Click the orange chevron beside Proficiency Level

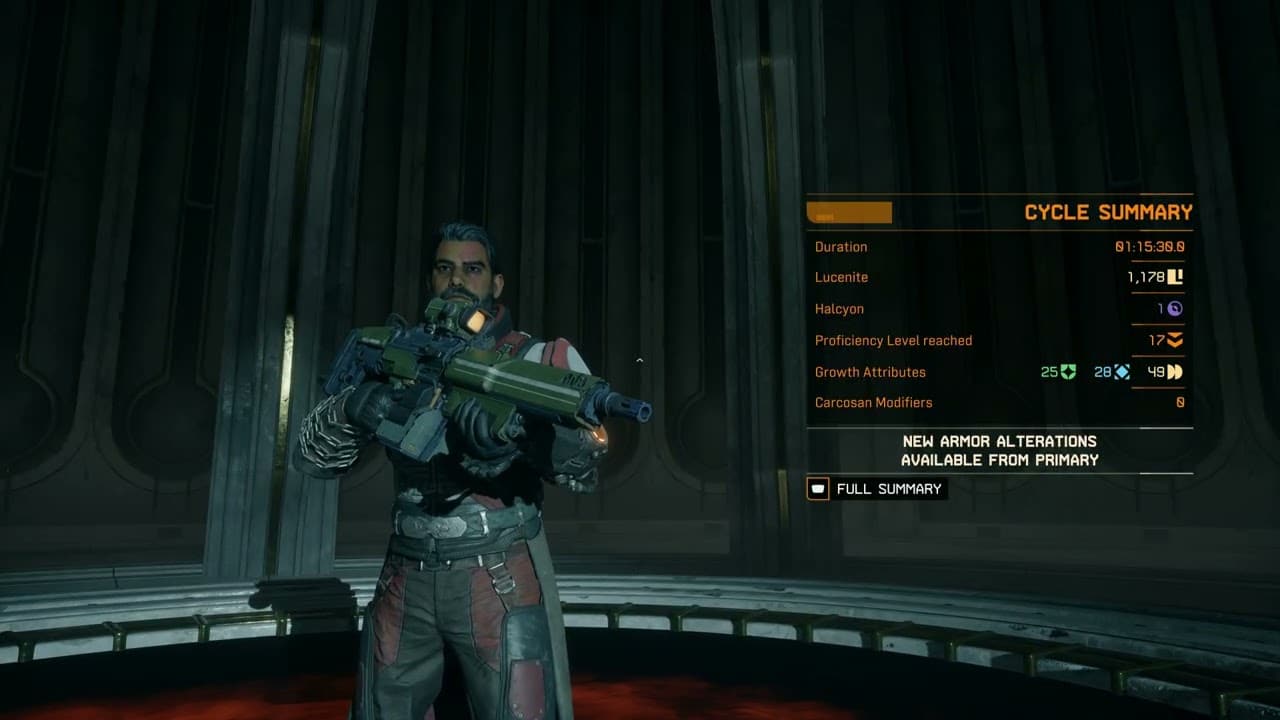tap(1176, 340)
